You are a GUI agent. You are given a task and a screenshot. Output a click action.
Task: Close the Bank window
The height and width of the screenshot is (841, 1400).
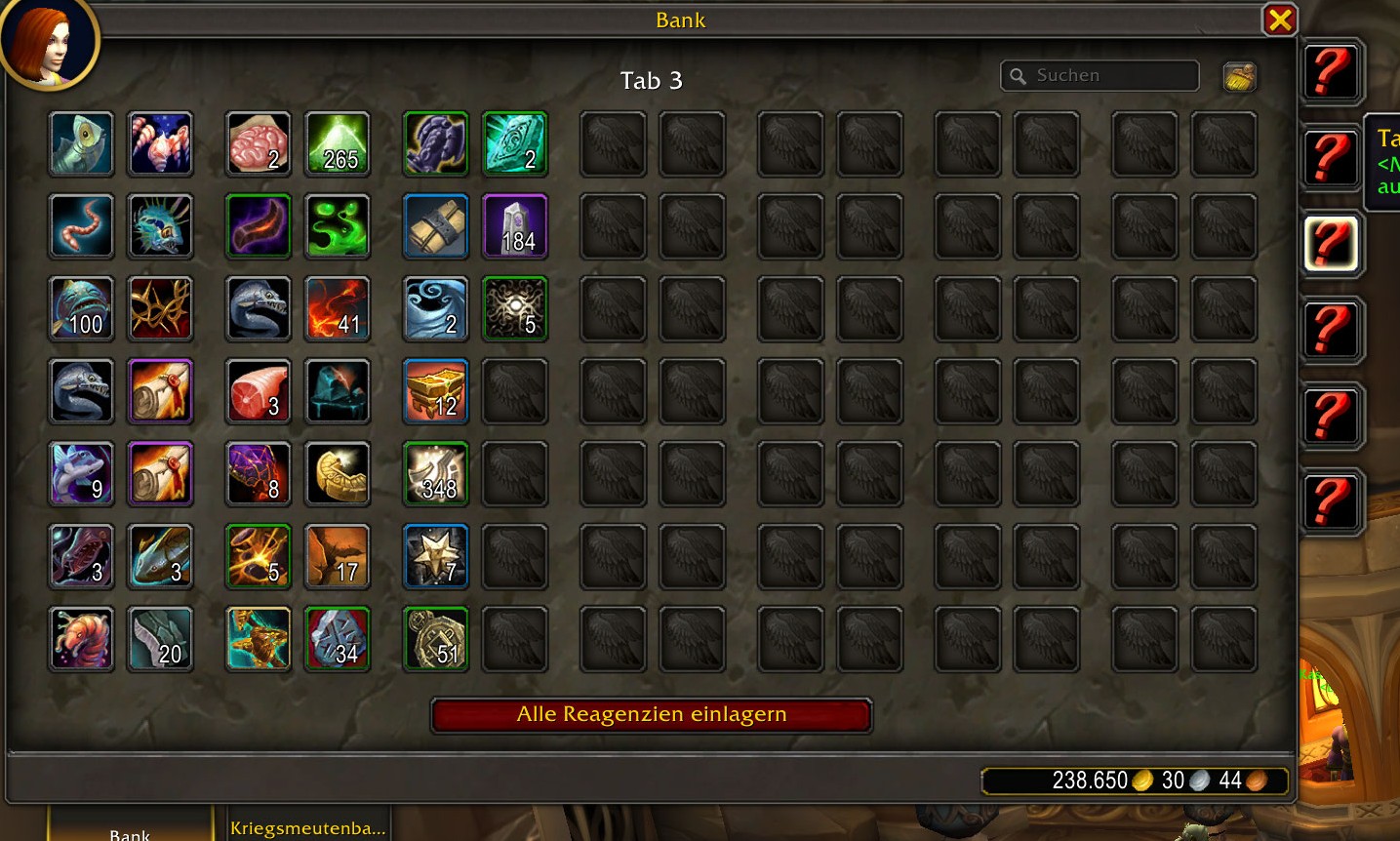[1280, 20]
